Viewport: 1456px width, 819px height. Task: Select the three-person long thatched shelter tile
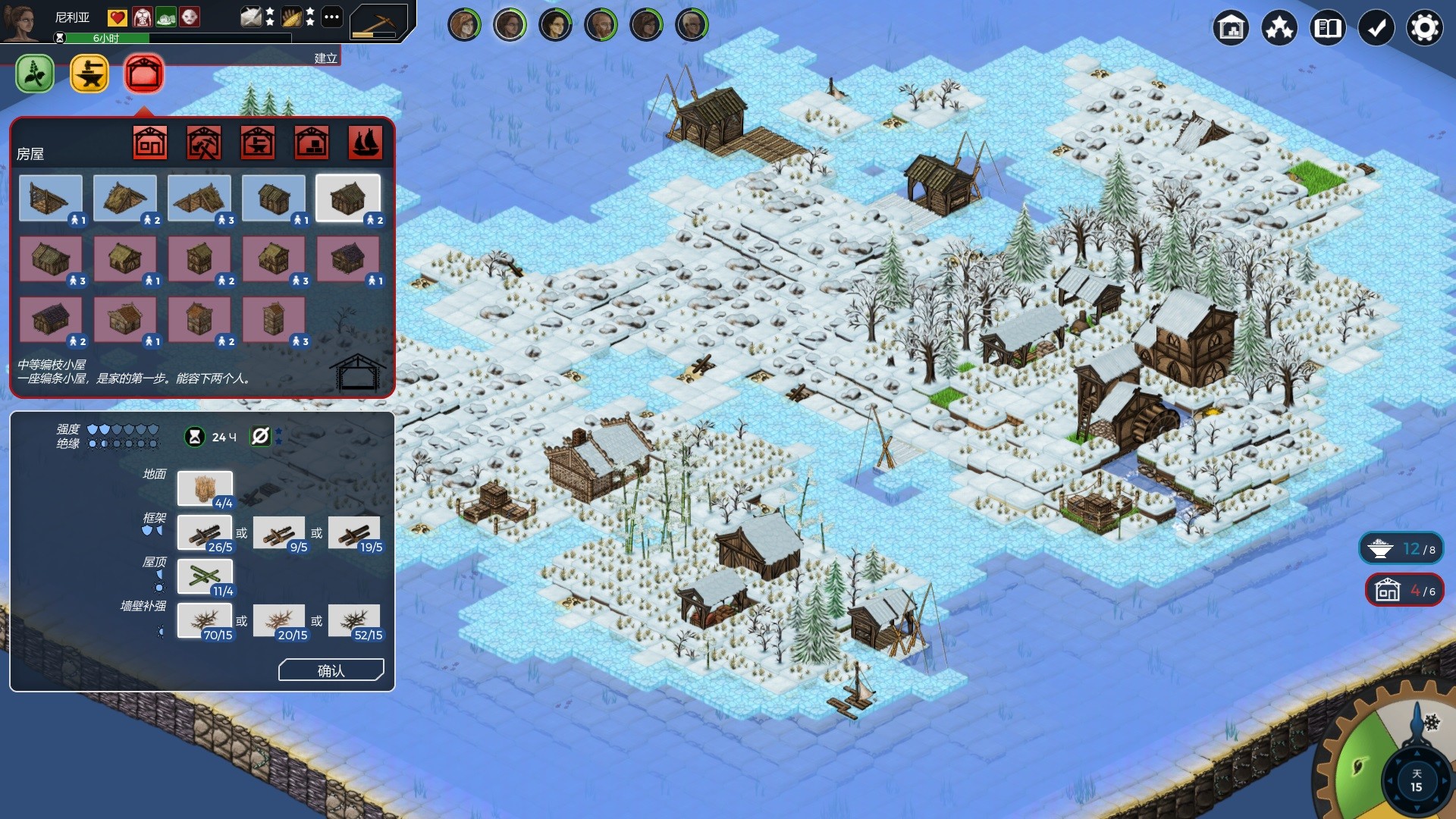(x=199, y=199)
